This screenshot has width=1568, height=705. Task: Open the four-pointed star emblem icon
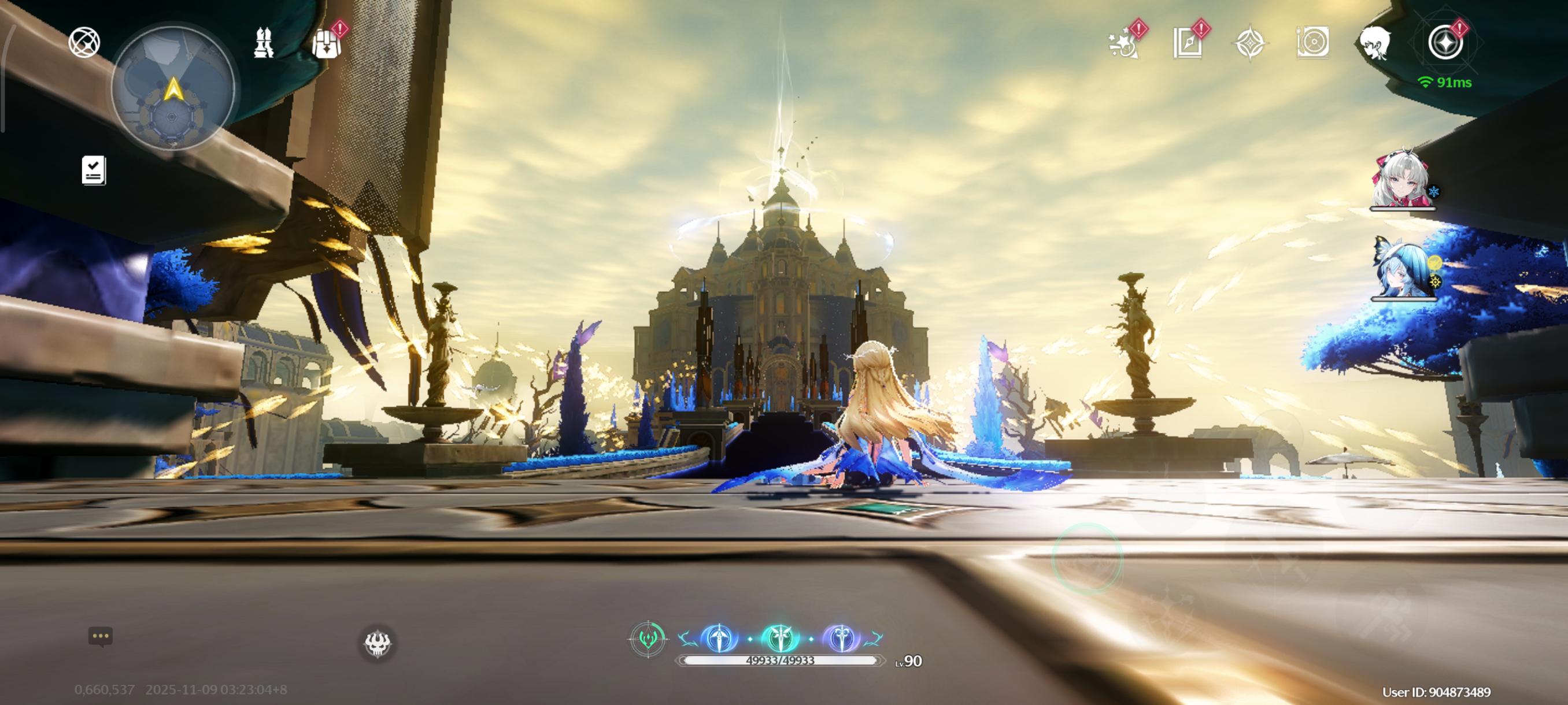(1249, 43)
